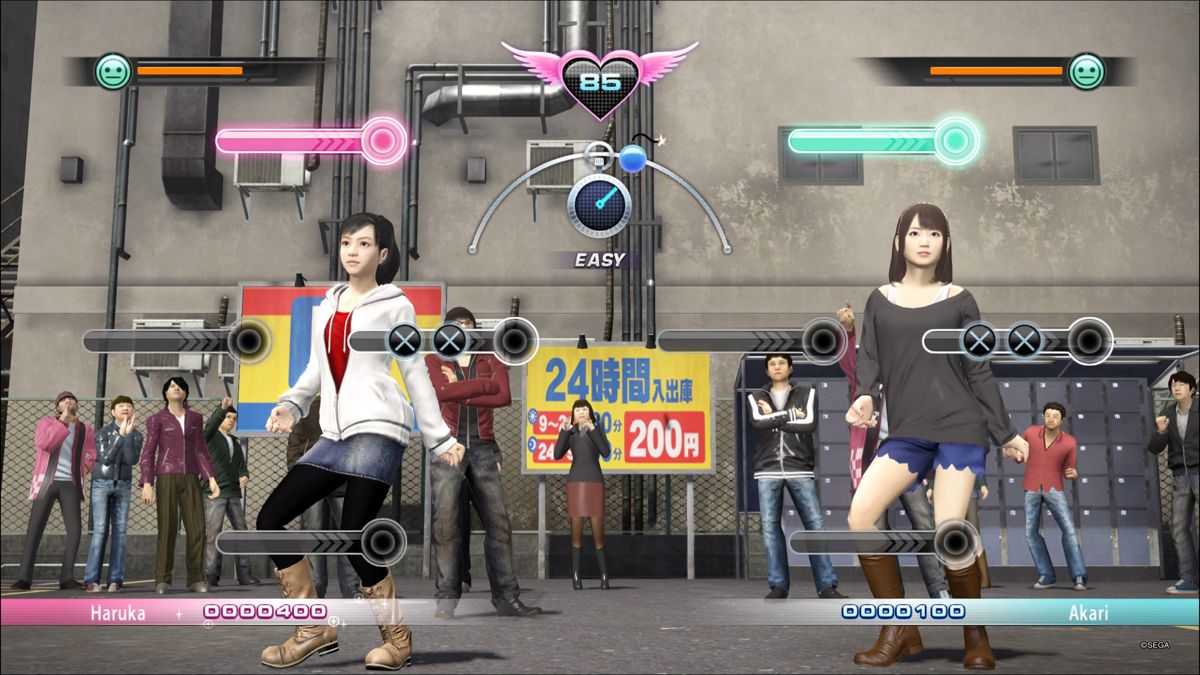The width and height of the screenshot is (1200, 675).
Task: Select Haruka's green mood face icon
Action: coord(113,72)
